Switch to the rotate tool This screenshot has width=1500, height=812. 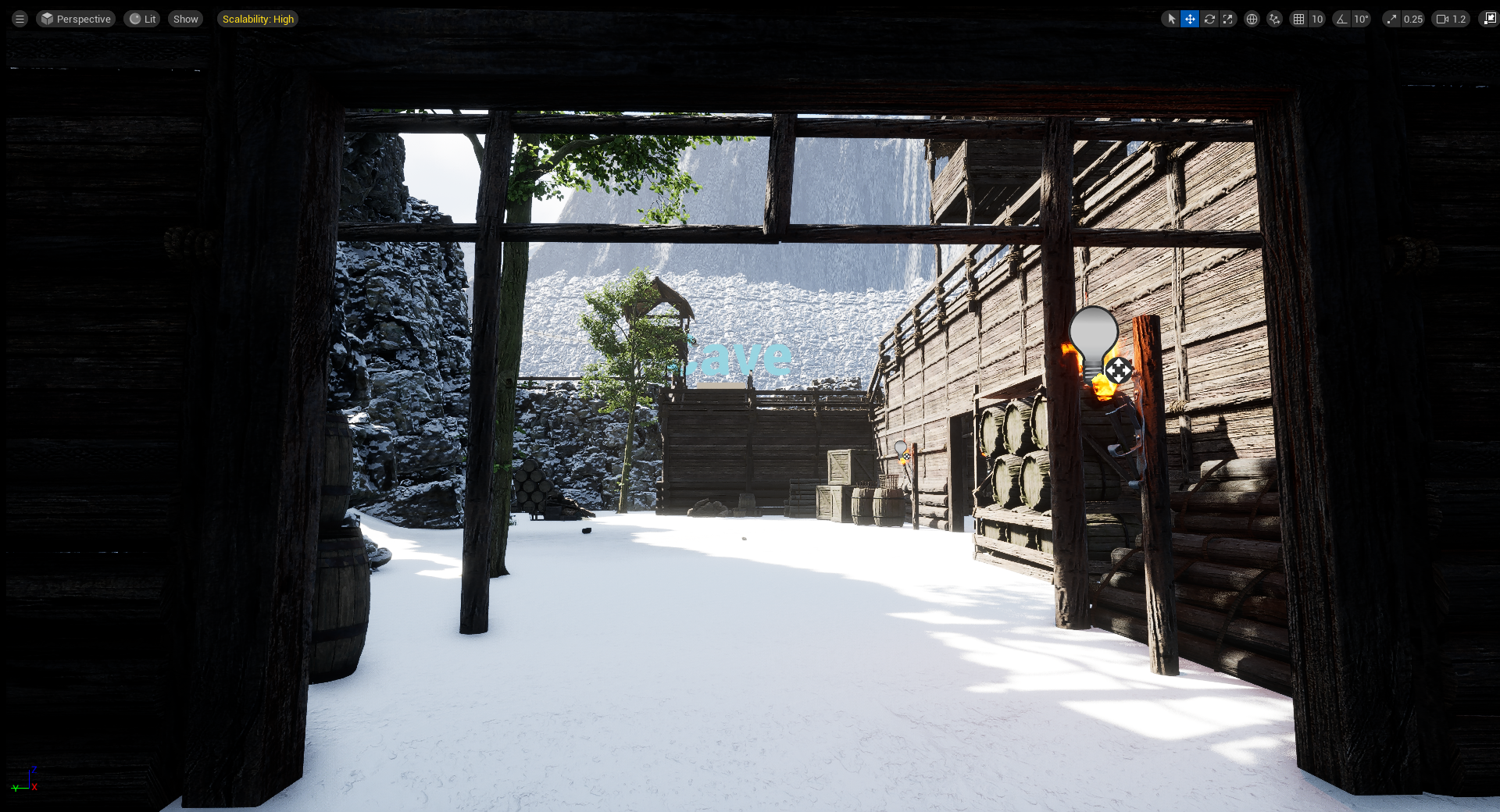pyautogui.click(x=1209, y=19)
